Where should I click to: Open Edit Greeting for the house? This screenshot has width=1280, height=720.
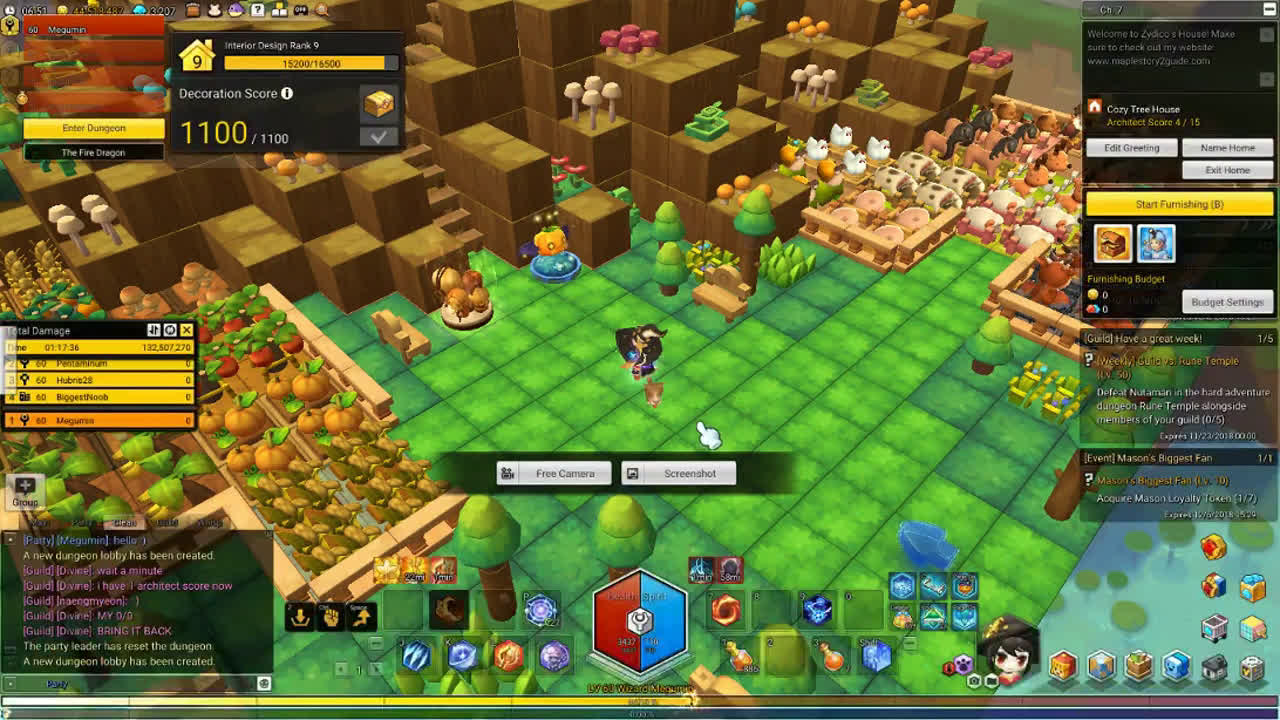click(1131, 148)
